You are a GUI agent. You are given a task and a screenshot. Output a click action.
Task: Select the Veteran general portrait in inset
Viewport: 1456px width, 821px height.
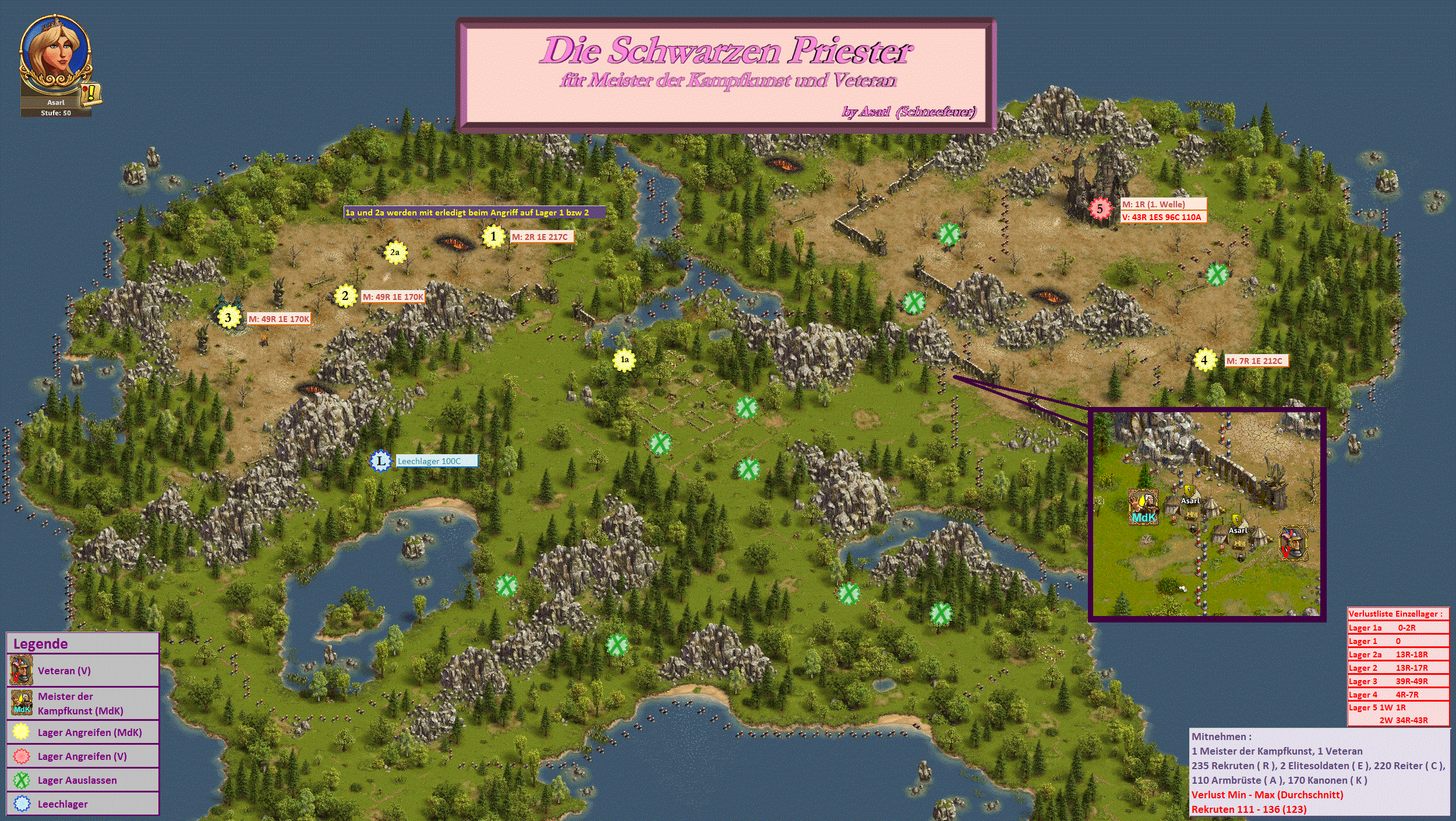[1293, 543]
